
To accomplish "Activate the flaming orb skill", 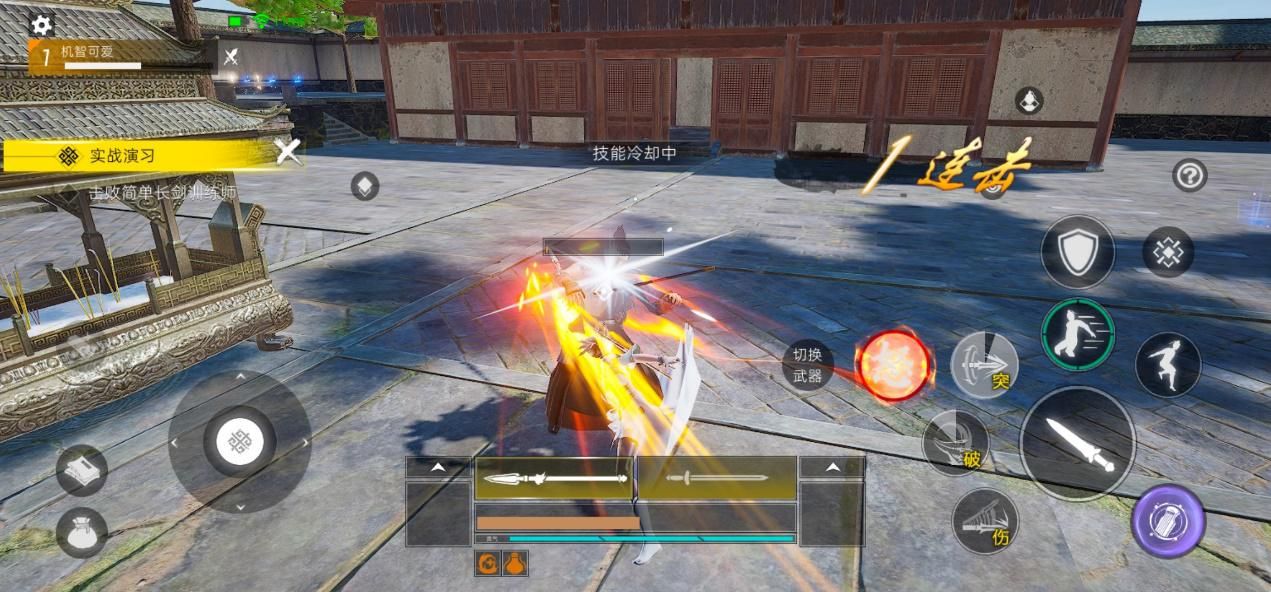I will pos(894,366).
